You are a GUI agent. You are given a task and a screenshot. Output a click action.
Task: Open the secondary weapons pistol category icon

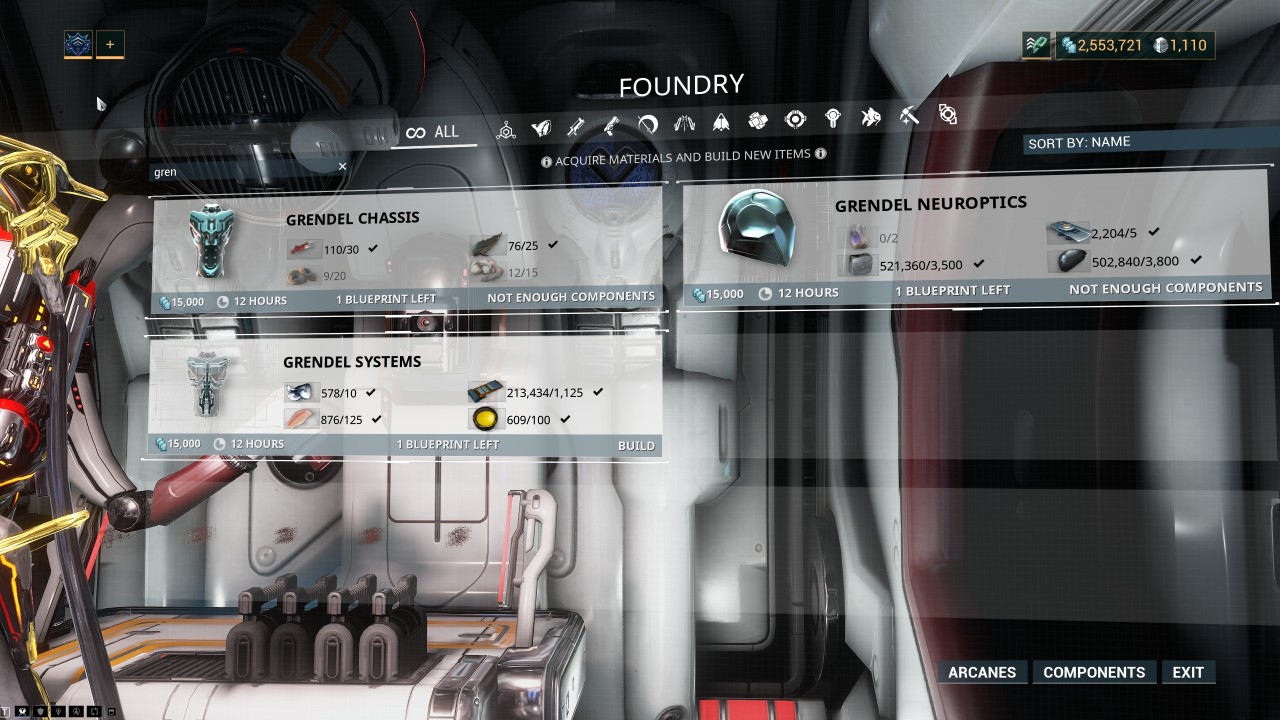tap(612, 118)
